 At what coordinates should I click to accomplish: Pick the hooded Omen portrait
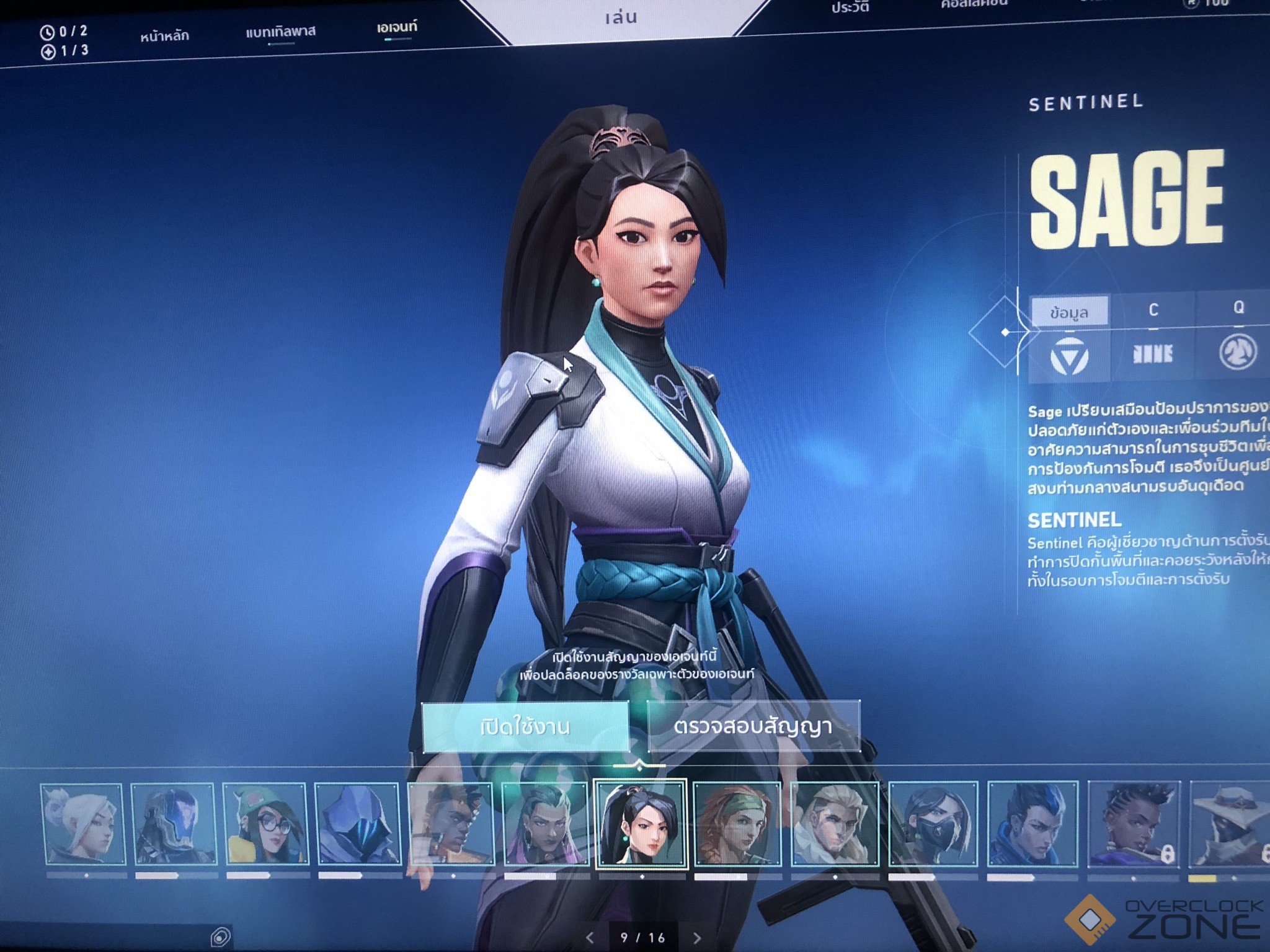tap(358, 824)
